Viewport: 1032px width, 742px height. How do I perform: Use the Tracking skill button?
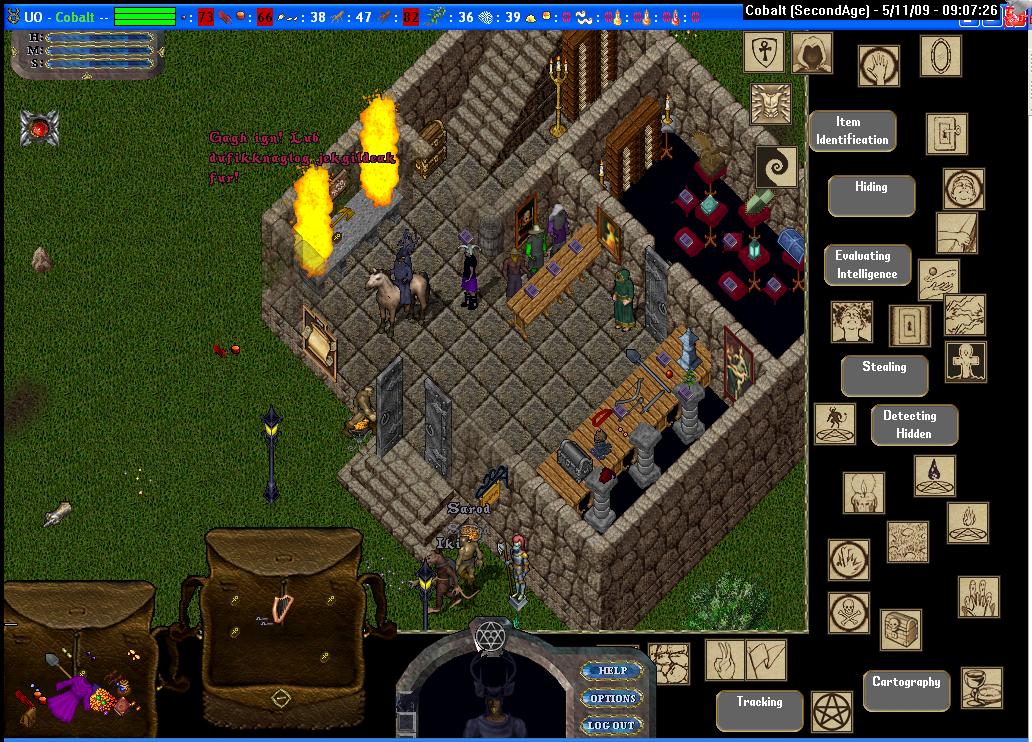click(x=759, y=709)
